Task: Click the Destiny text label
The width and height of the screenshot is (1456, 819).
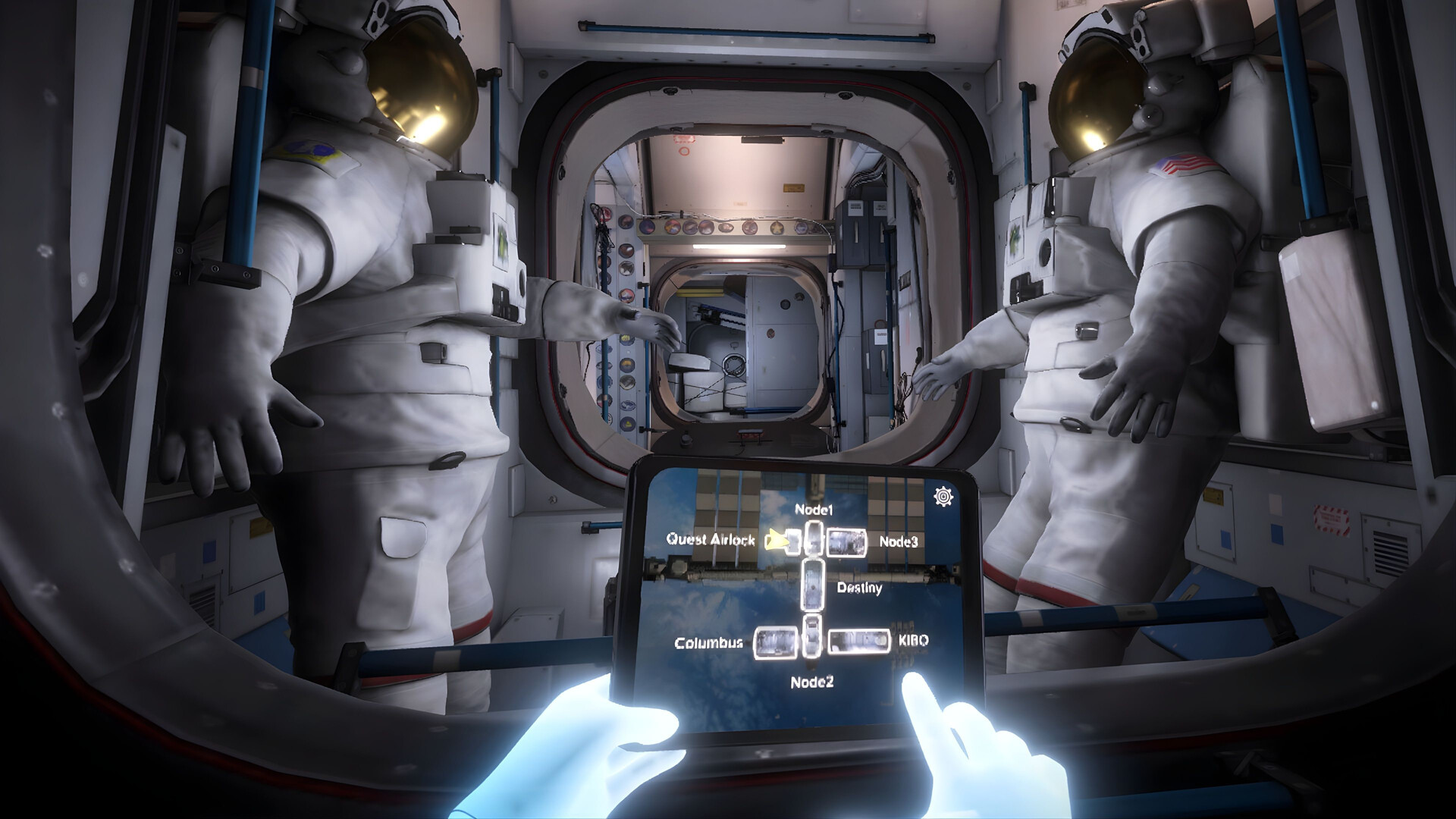Action: [859, 588]
